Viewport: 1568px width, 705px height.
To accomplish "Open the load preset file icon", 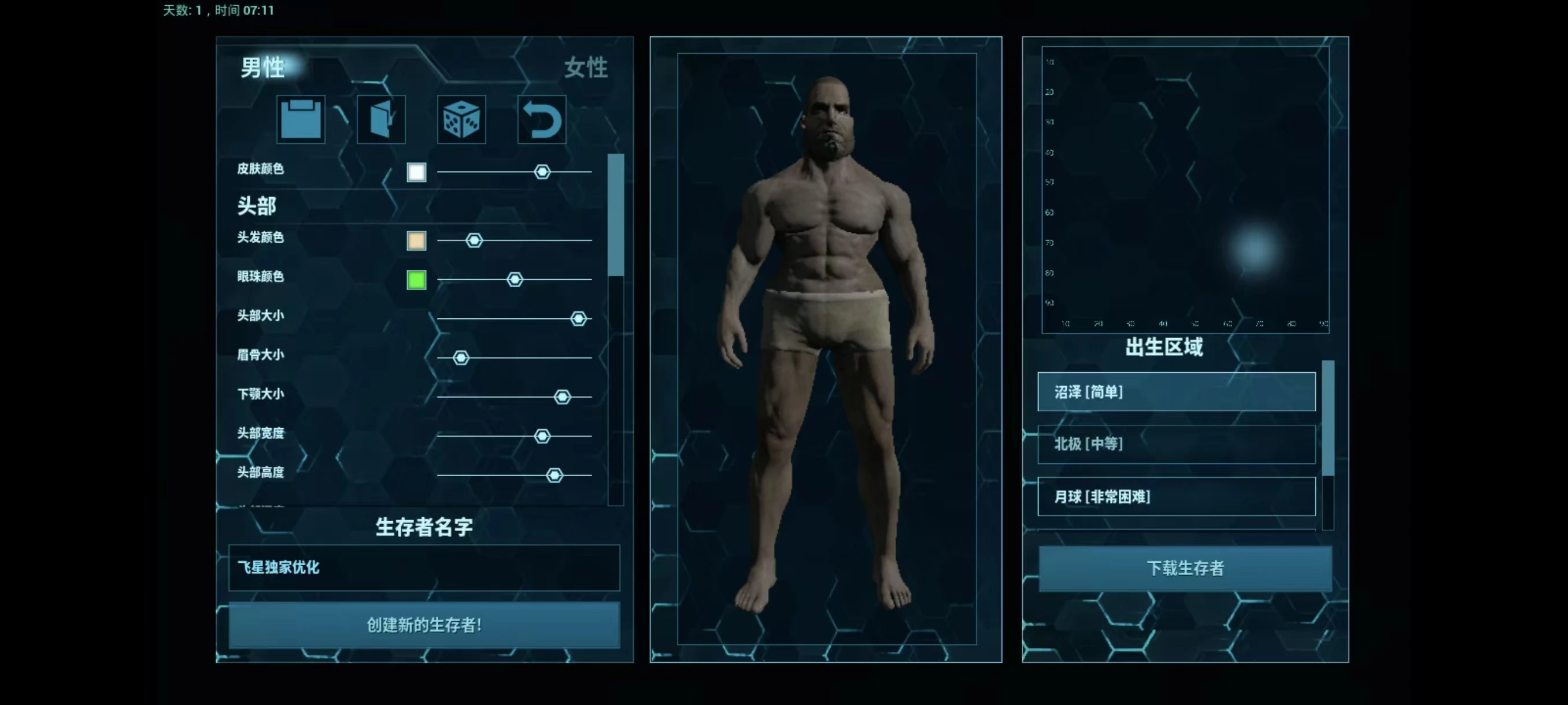I will click(381, 119).
